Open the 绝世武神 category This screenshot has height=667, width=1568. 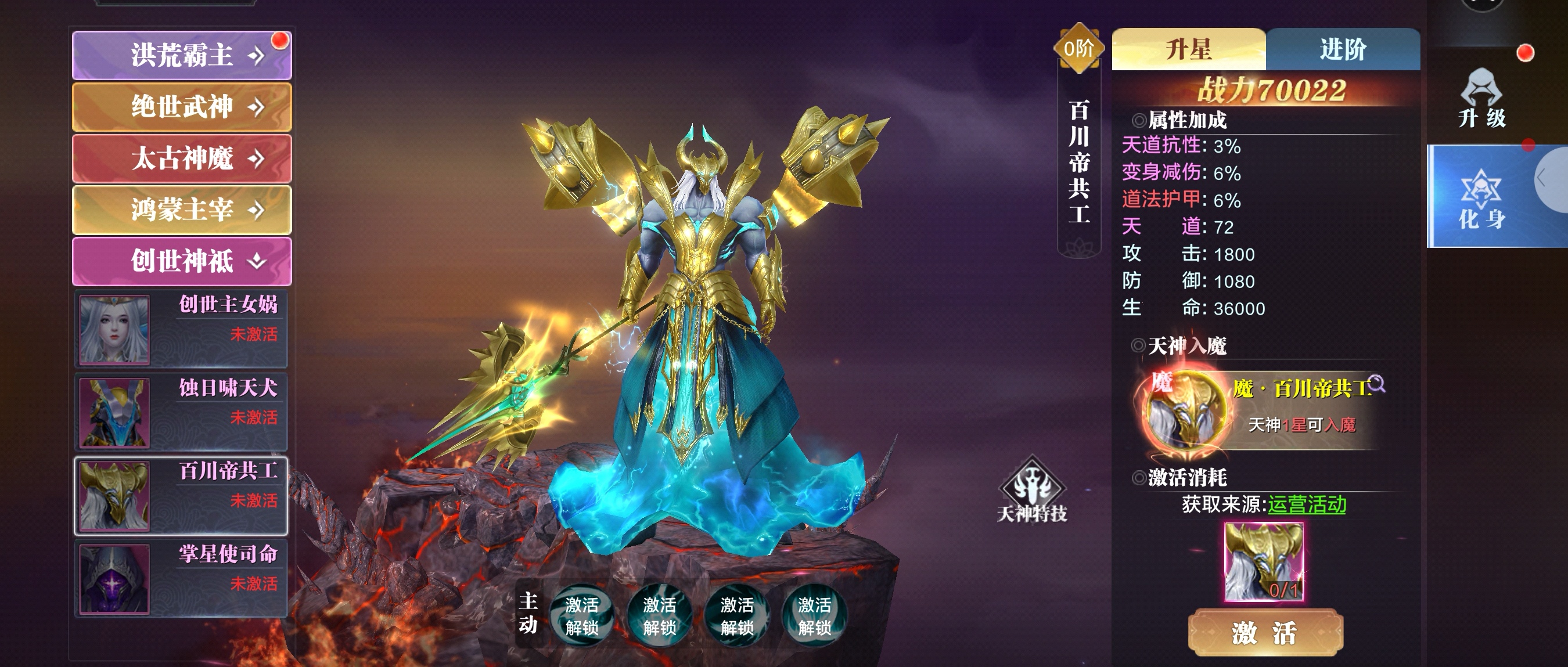click(x=181, y=107)
